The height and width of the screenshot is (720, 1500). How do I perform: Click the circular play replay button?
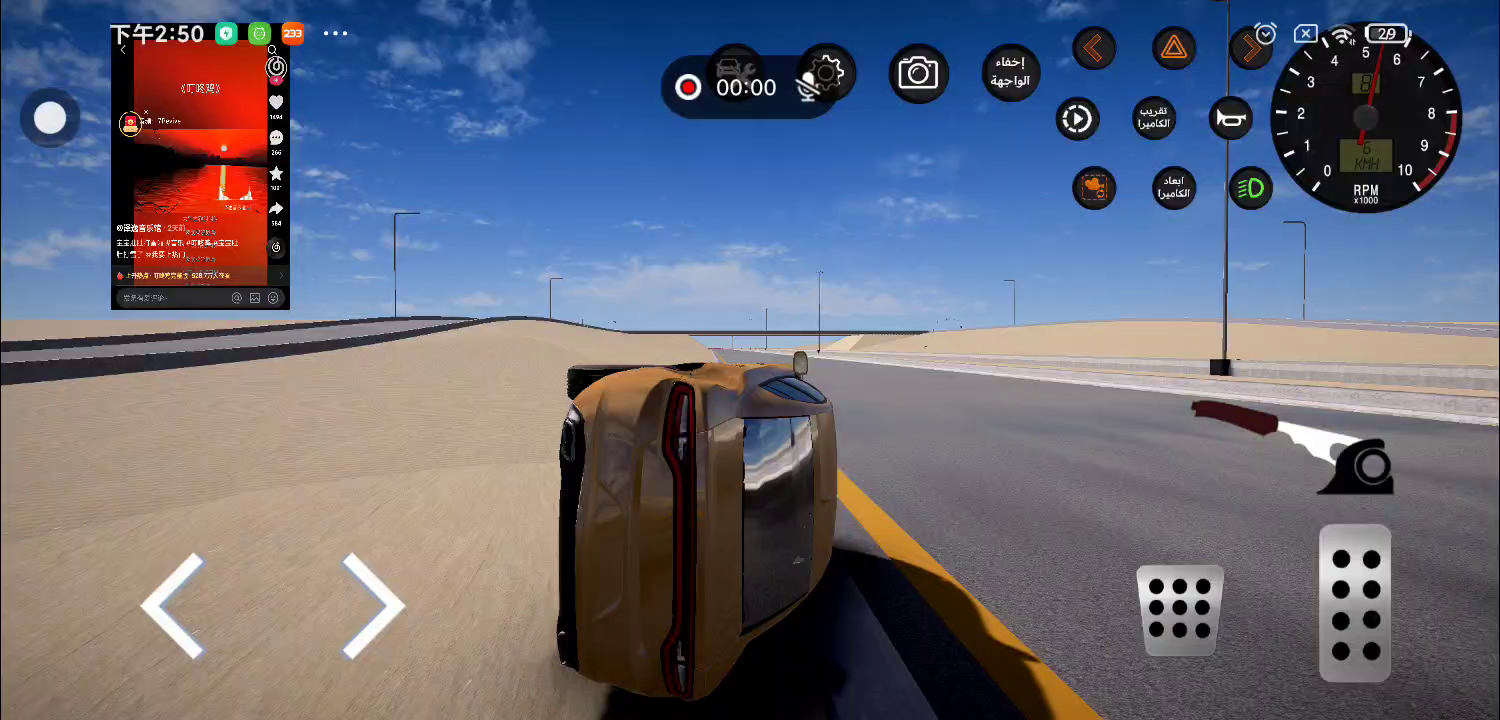tap(1077, 119)
